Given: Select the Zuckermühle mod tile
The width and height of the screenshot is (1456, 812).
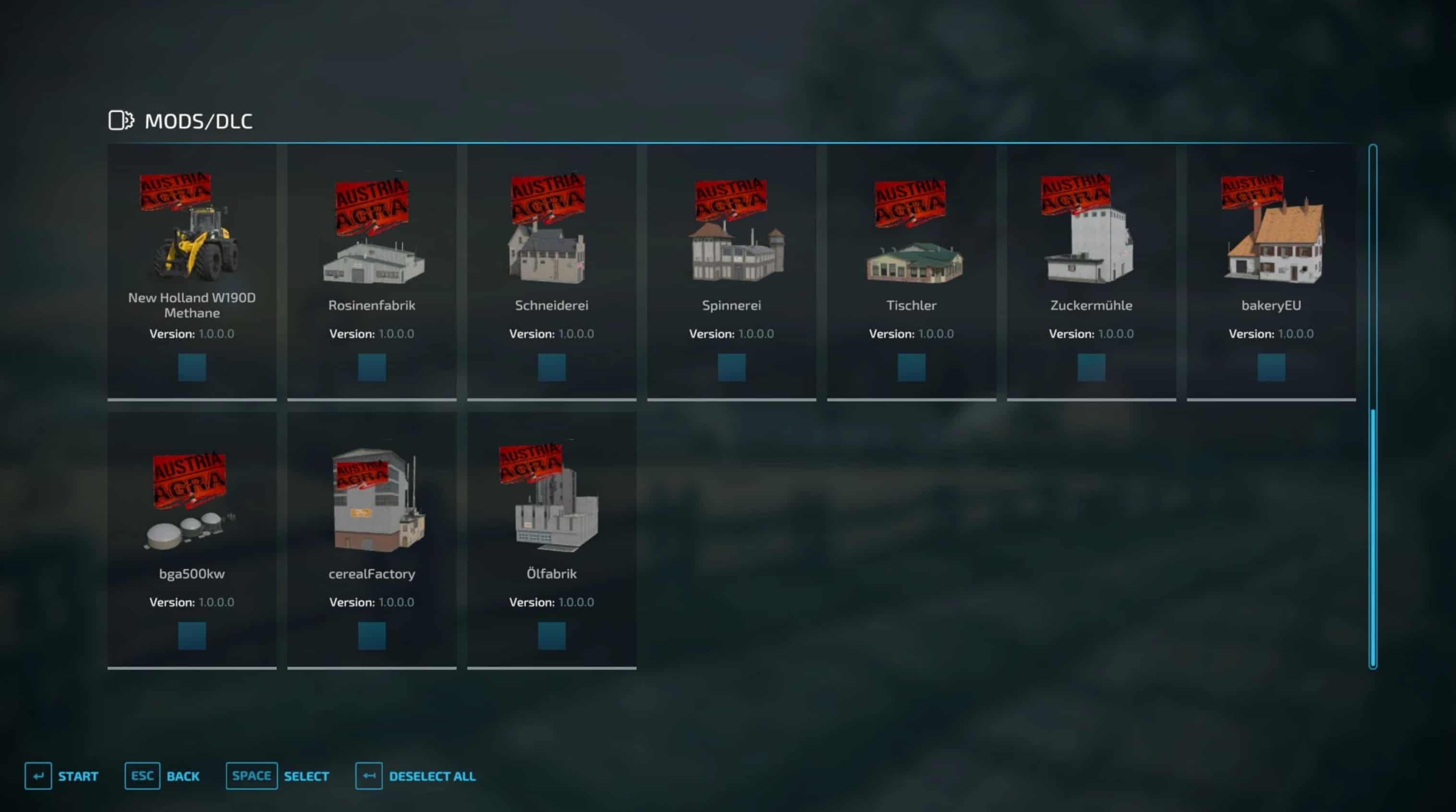Looking at the screenshot, I should 1091,271.
